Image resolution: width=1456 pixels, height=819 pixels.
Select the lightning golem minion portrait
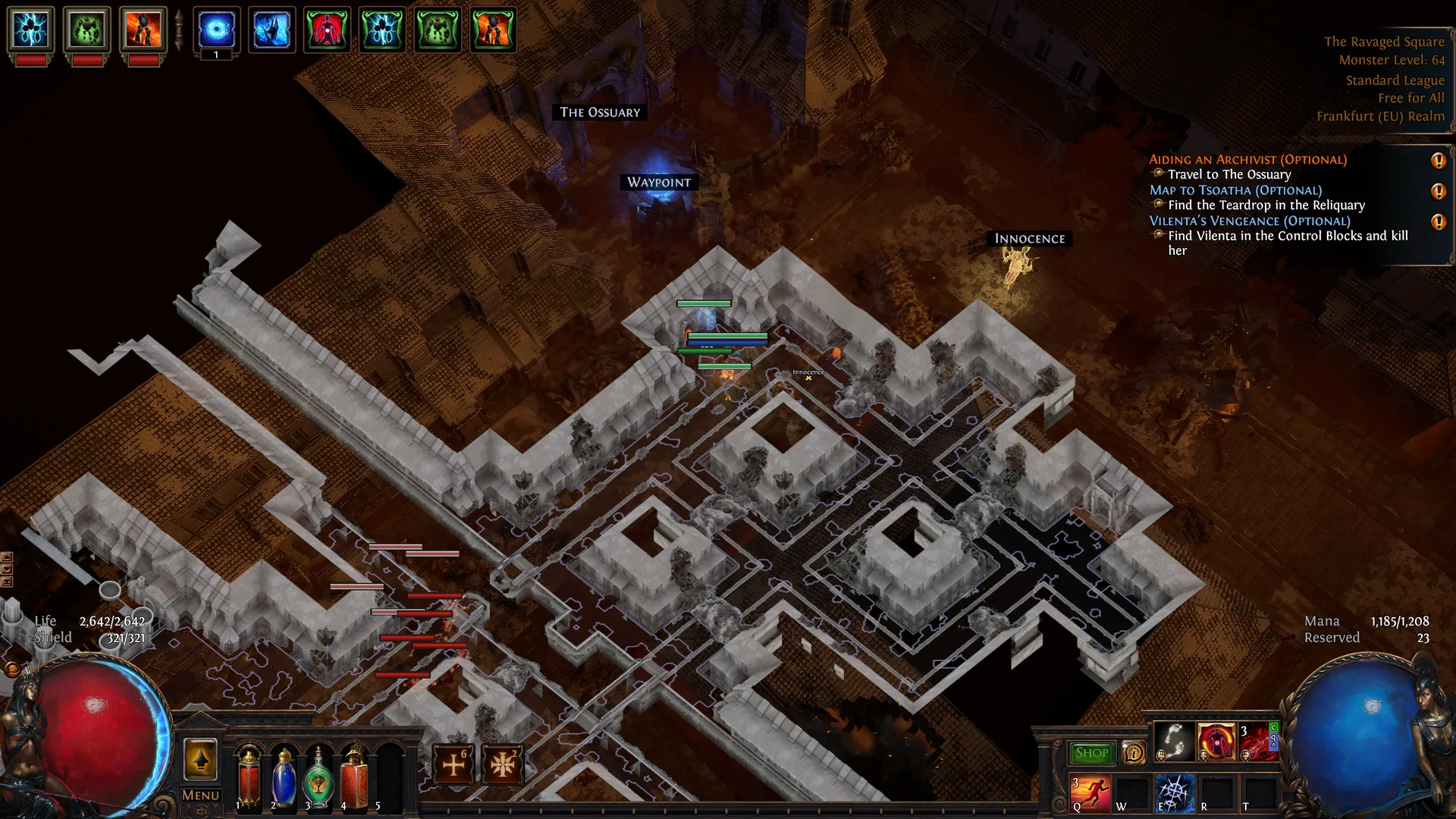(x=31, y=30)
